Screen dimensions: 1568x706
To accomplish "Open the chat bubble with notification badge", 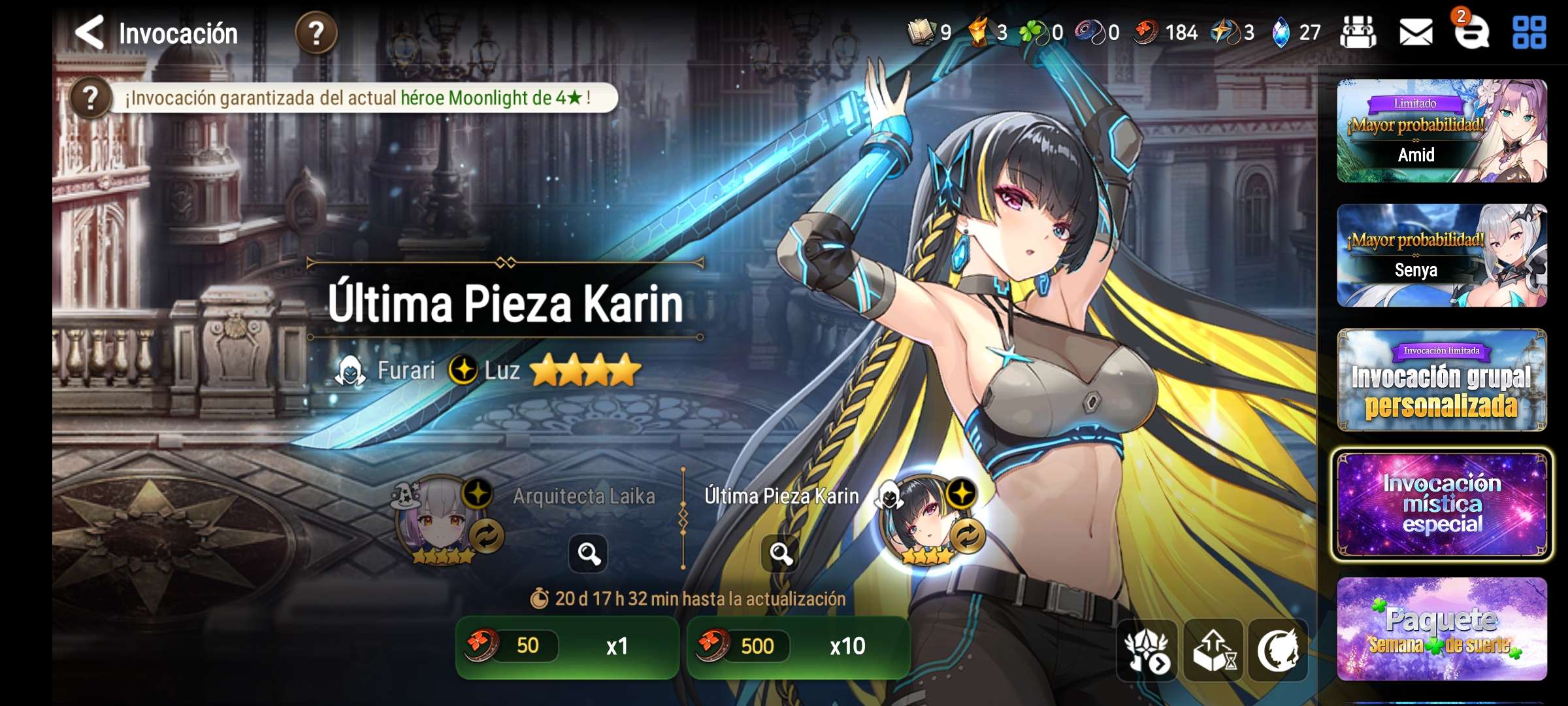I will click(1471, 33).
